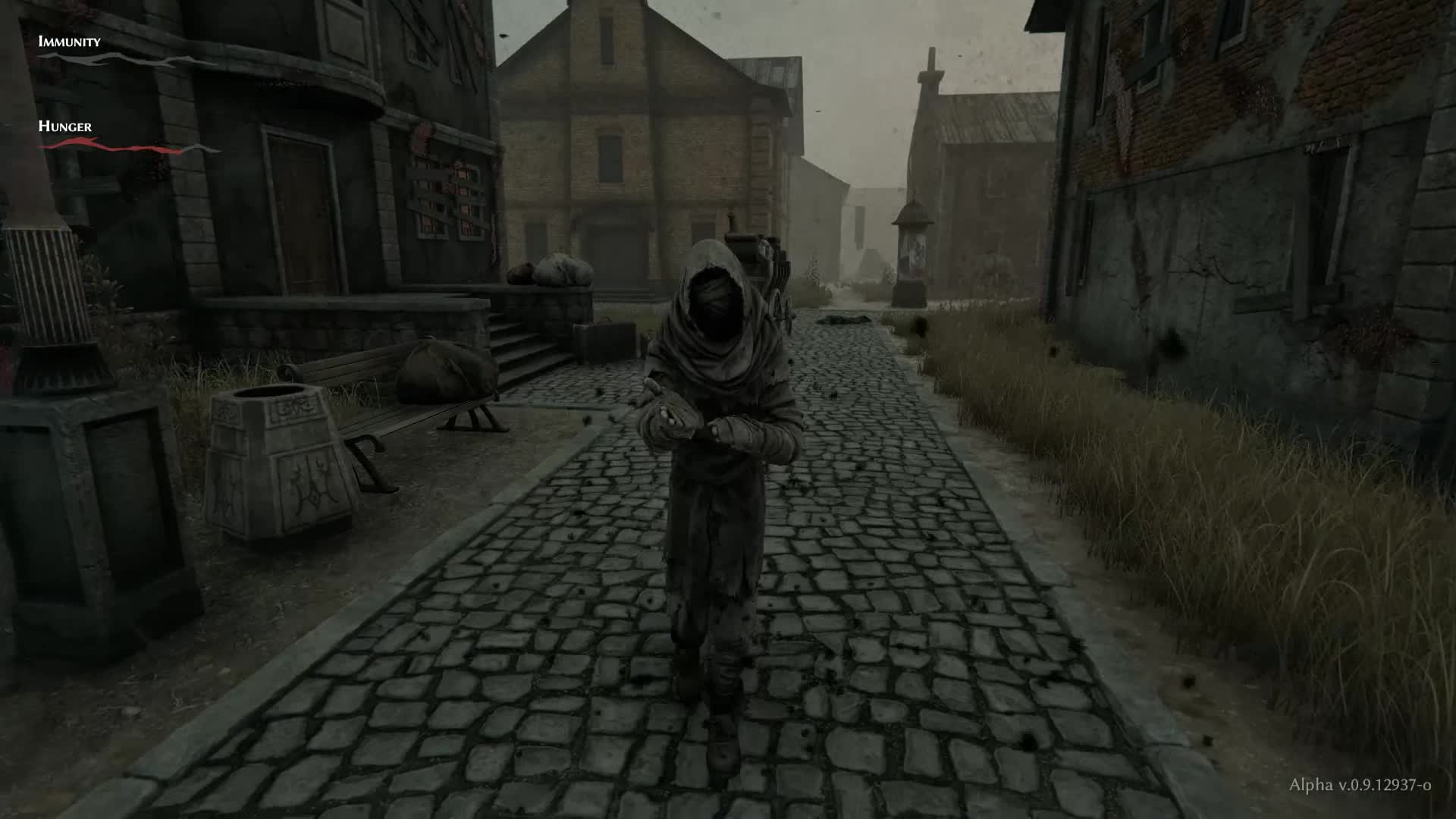Click the Hunger status label
1456x819 pixels.
pyautogui.click(x=64, y=127)
